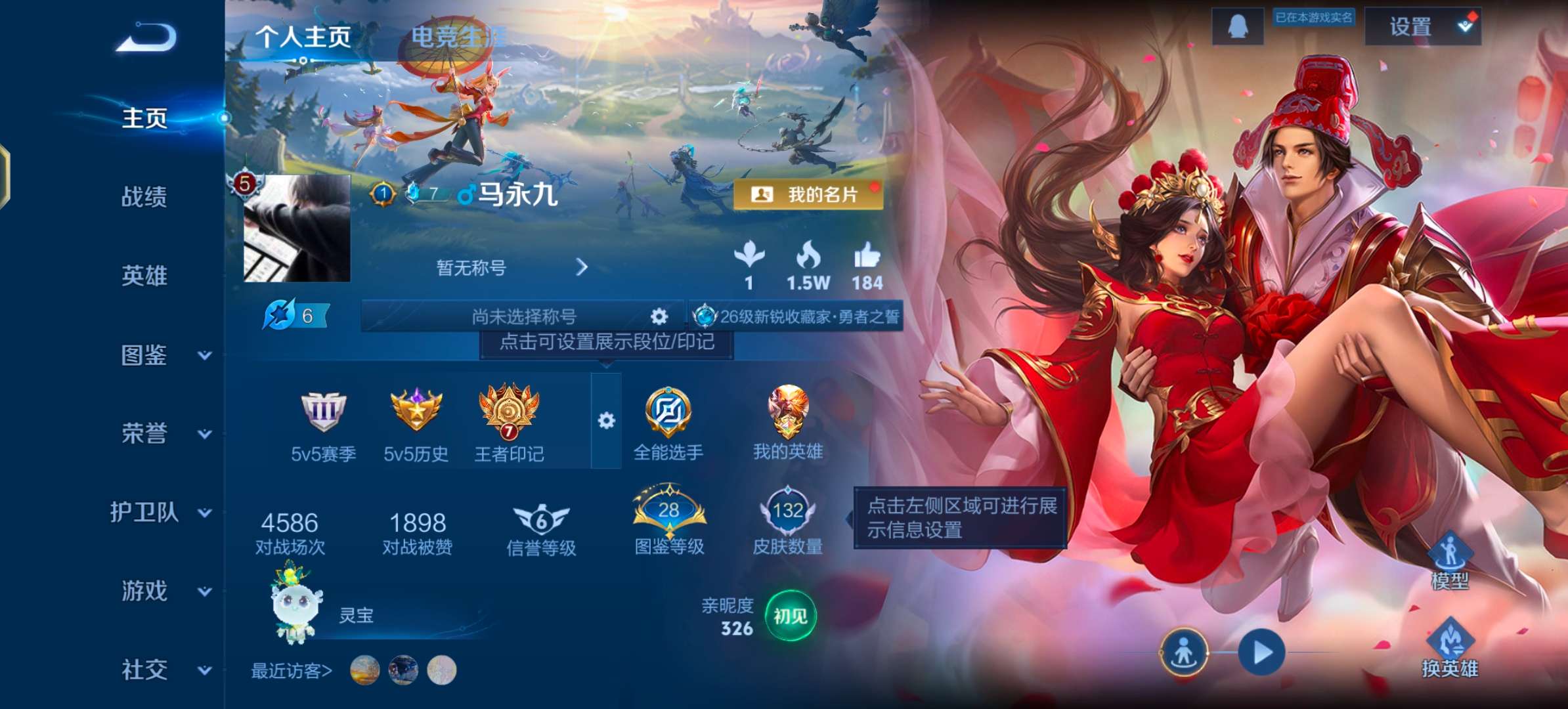The image size is (1568, 709).
Task: Open the 皮肤数量 skins badge
Action: [x=787, y=509]
